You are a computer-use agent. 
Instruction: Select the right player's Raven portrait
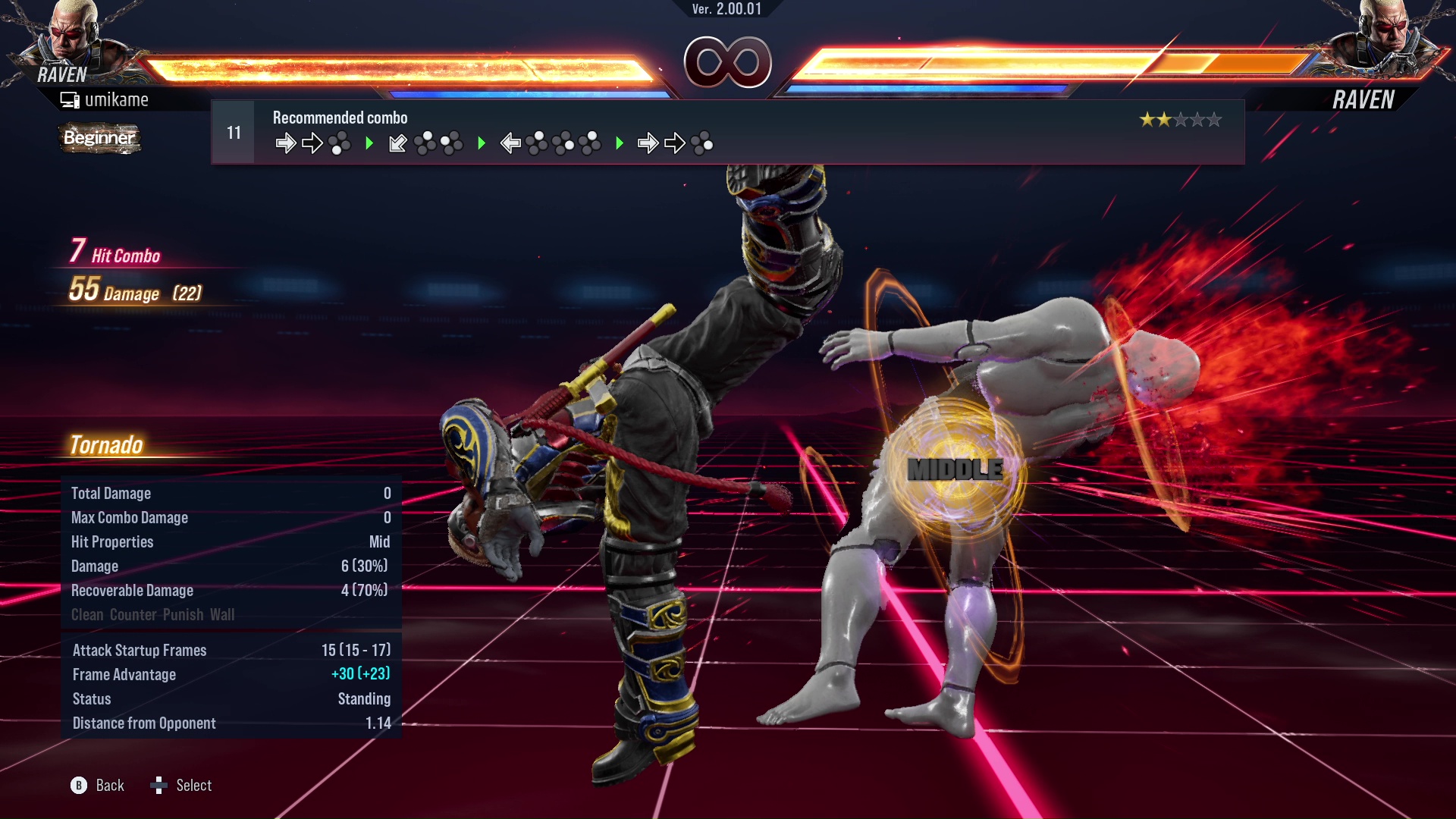pos(1384,34)
